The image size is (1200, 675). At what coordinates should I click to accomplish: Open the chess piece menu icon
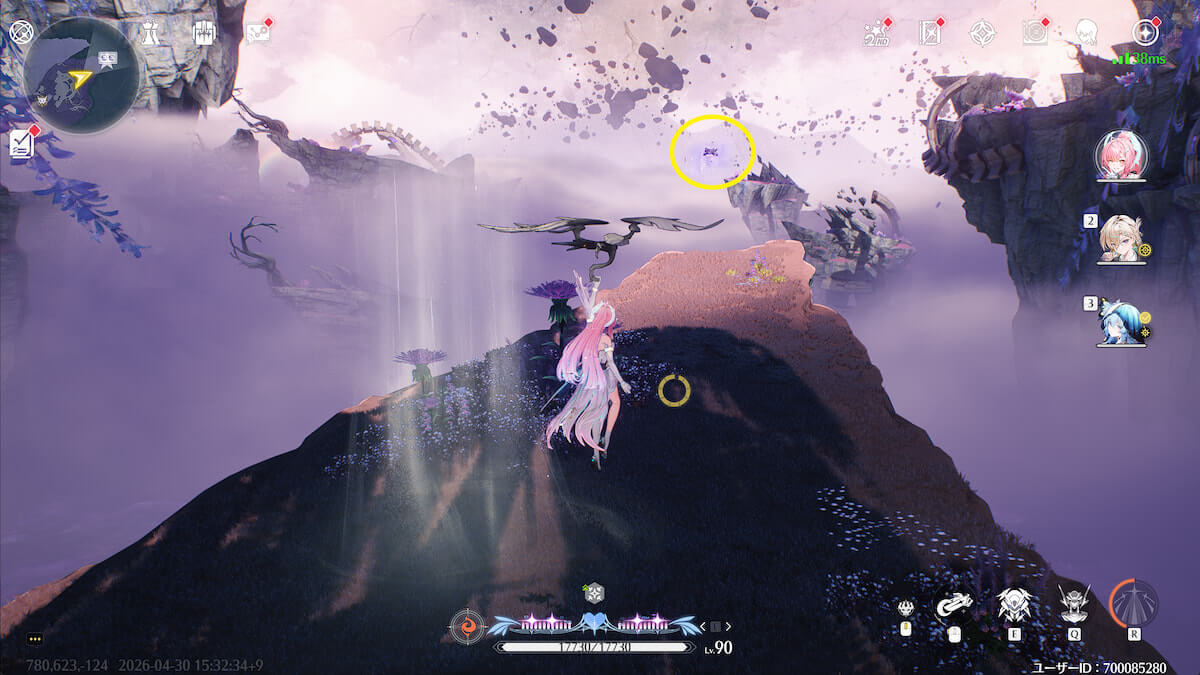[150, 32]
